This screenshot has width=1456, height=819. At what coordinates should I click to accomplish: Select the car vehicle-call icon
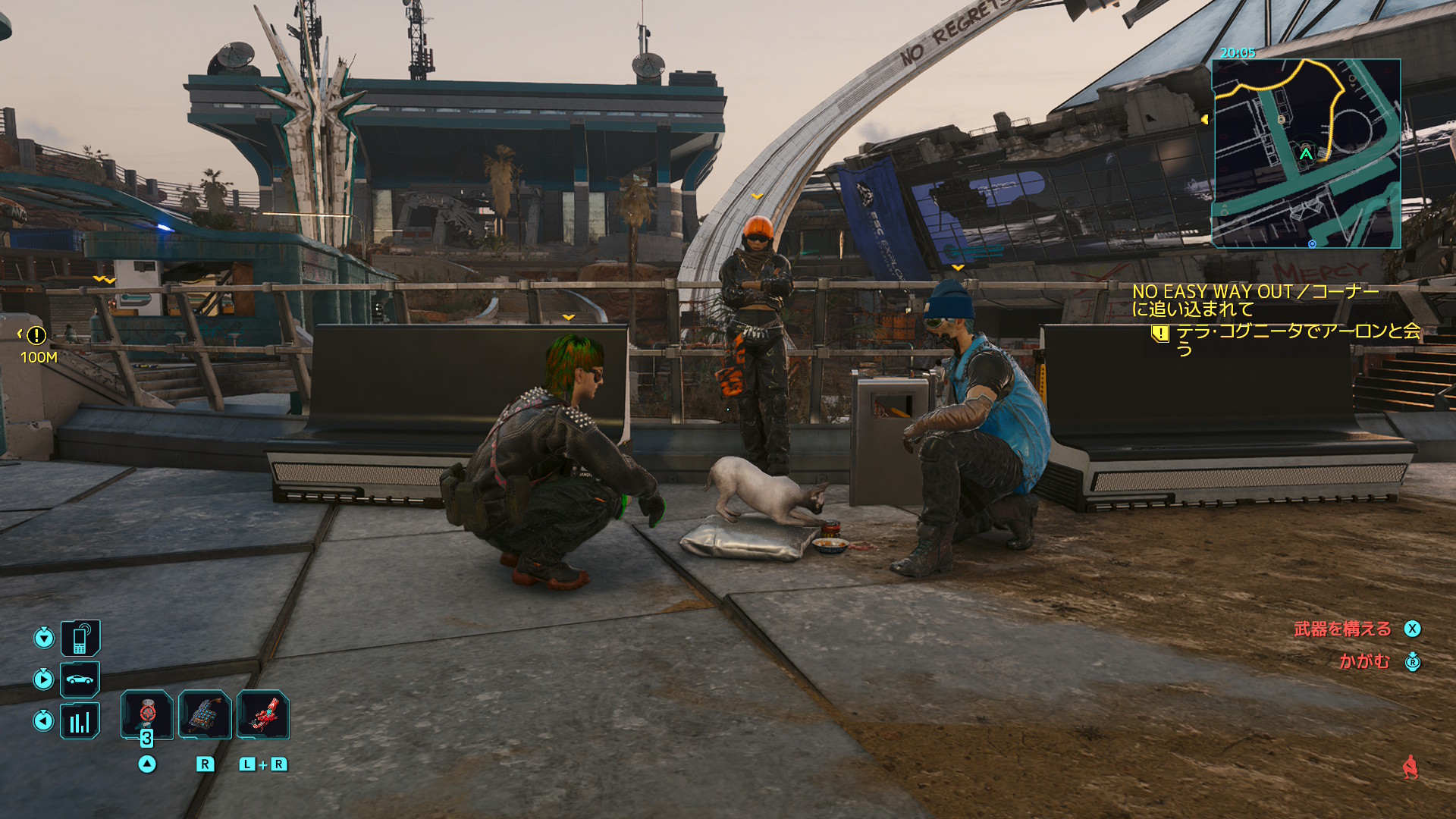click(80, 679)
